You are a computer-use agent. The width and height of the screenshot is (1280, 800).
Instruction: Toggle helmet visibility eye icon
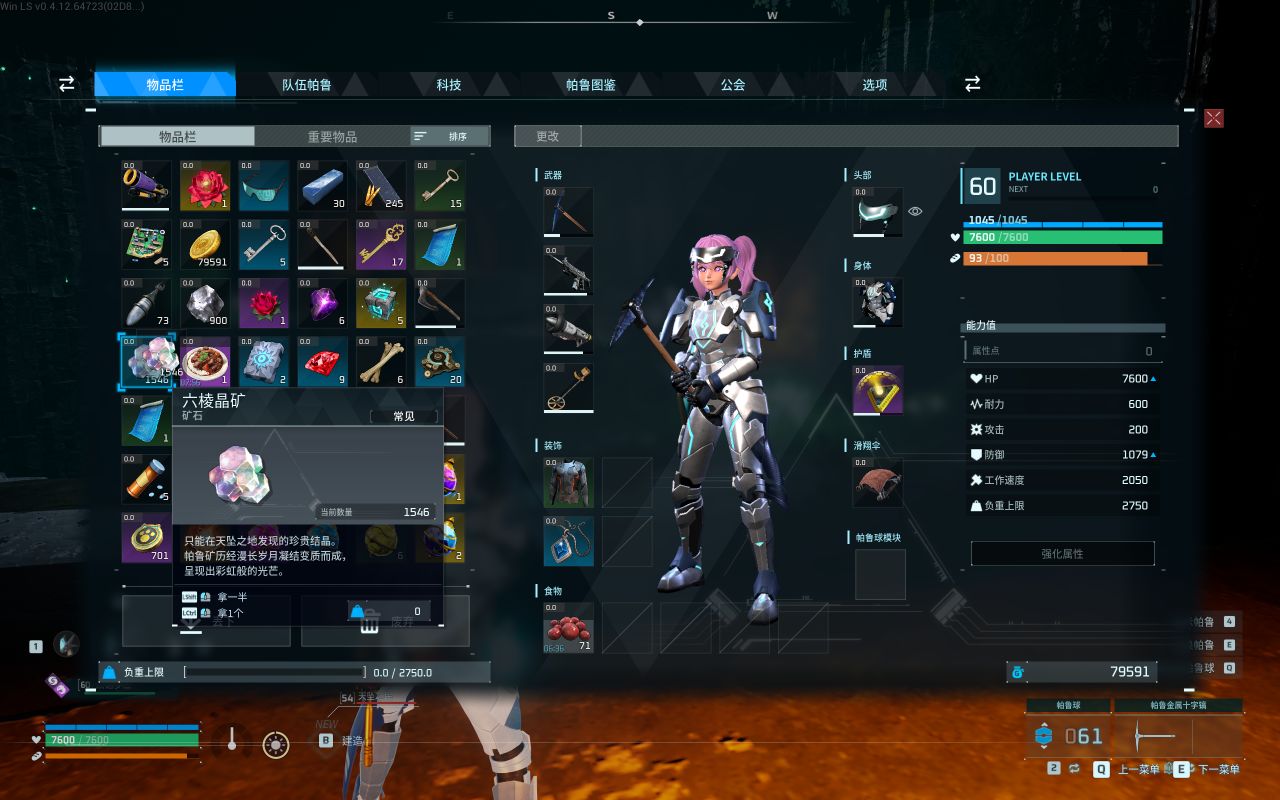point(915,211)
